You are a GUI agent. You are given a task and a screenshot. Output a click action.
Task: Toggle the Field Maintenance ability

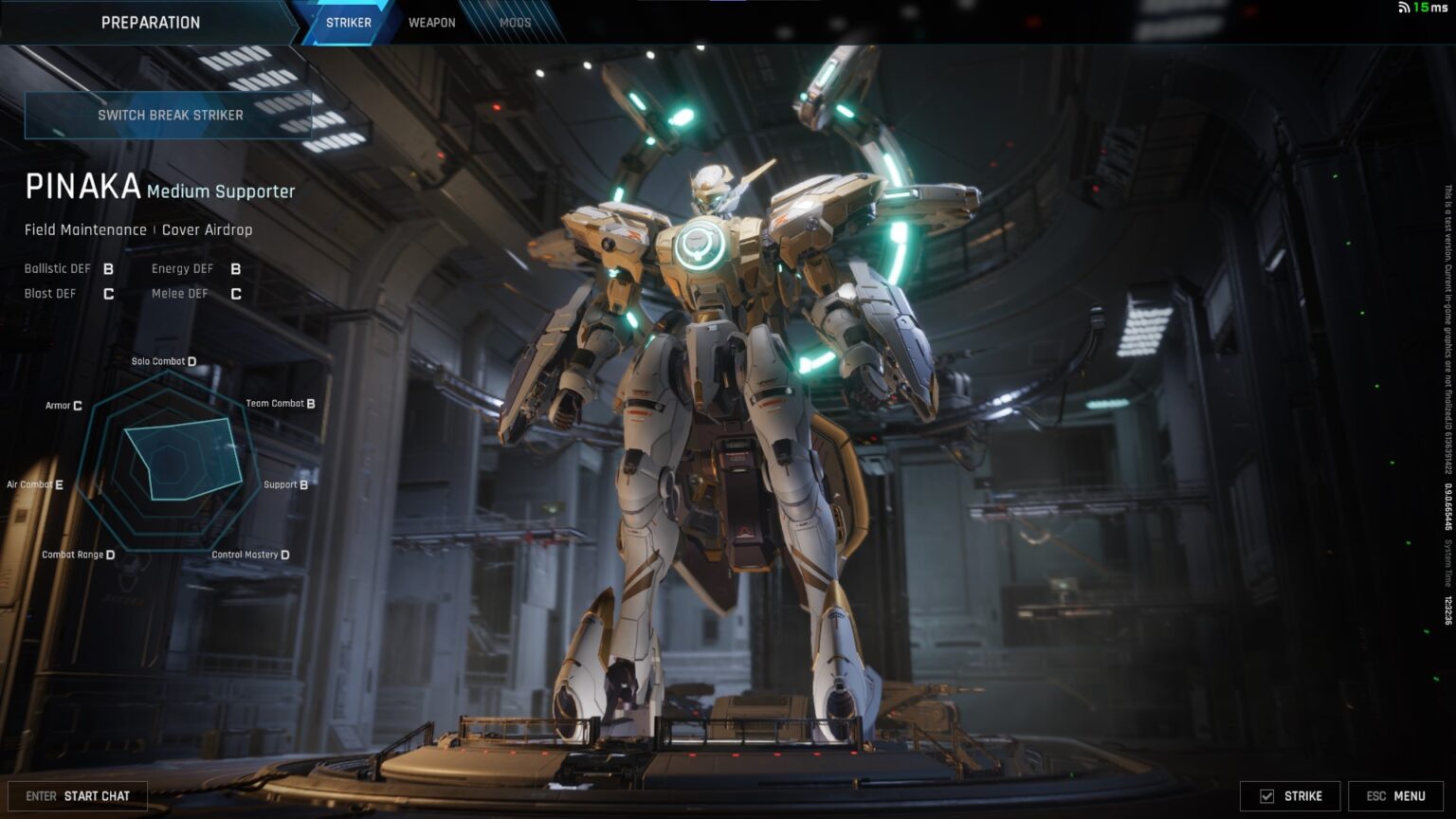coord(87,229)
